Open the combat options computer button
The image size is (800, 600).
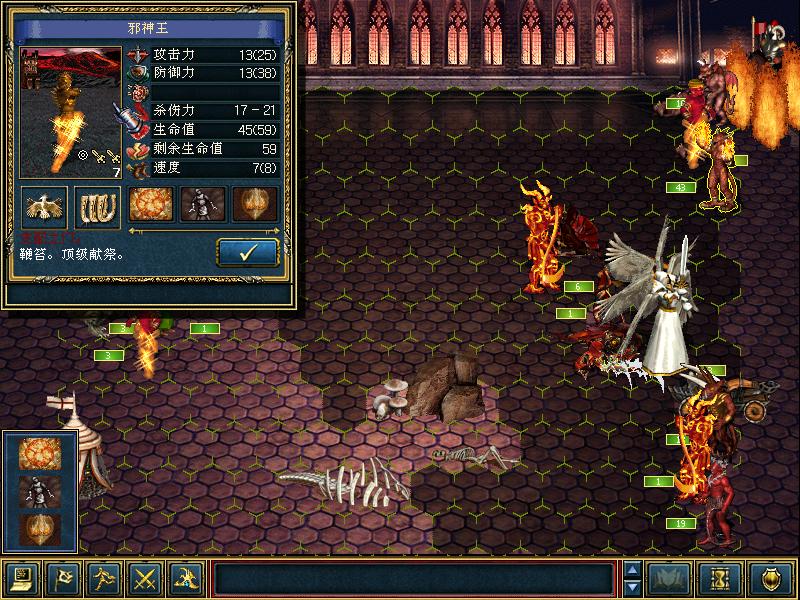pyautogui.click(x=23, y=577)
